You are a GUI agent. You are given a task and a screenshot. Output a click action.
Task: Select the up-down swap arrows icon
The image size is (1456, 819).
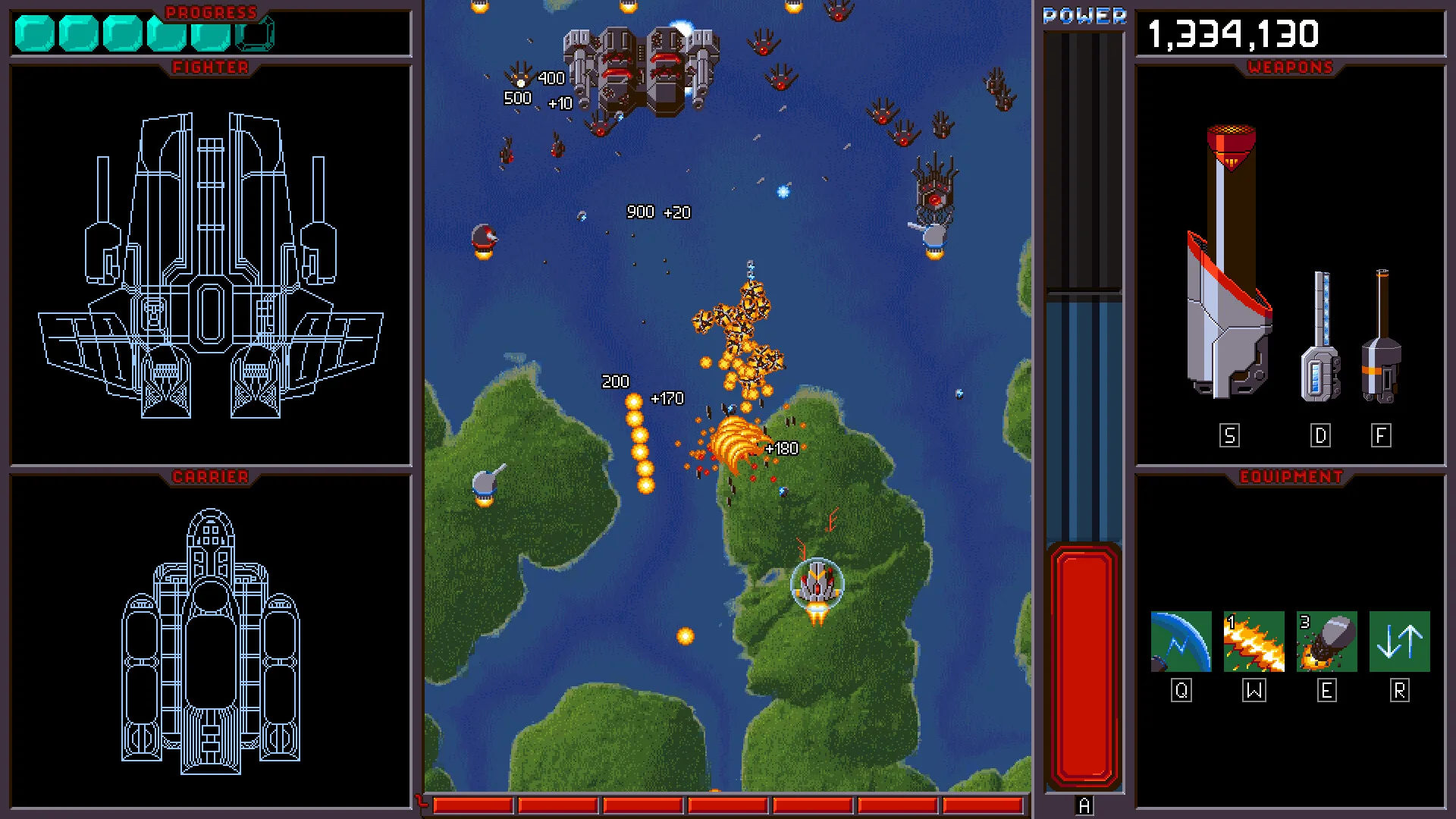(x=1399, y=642)
